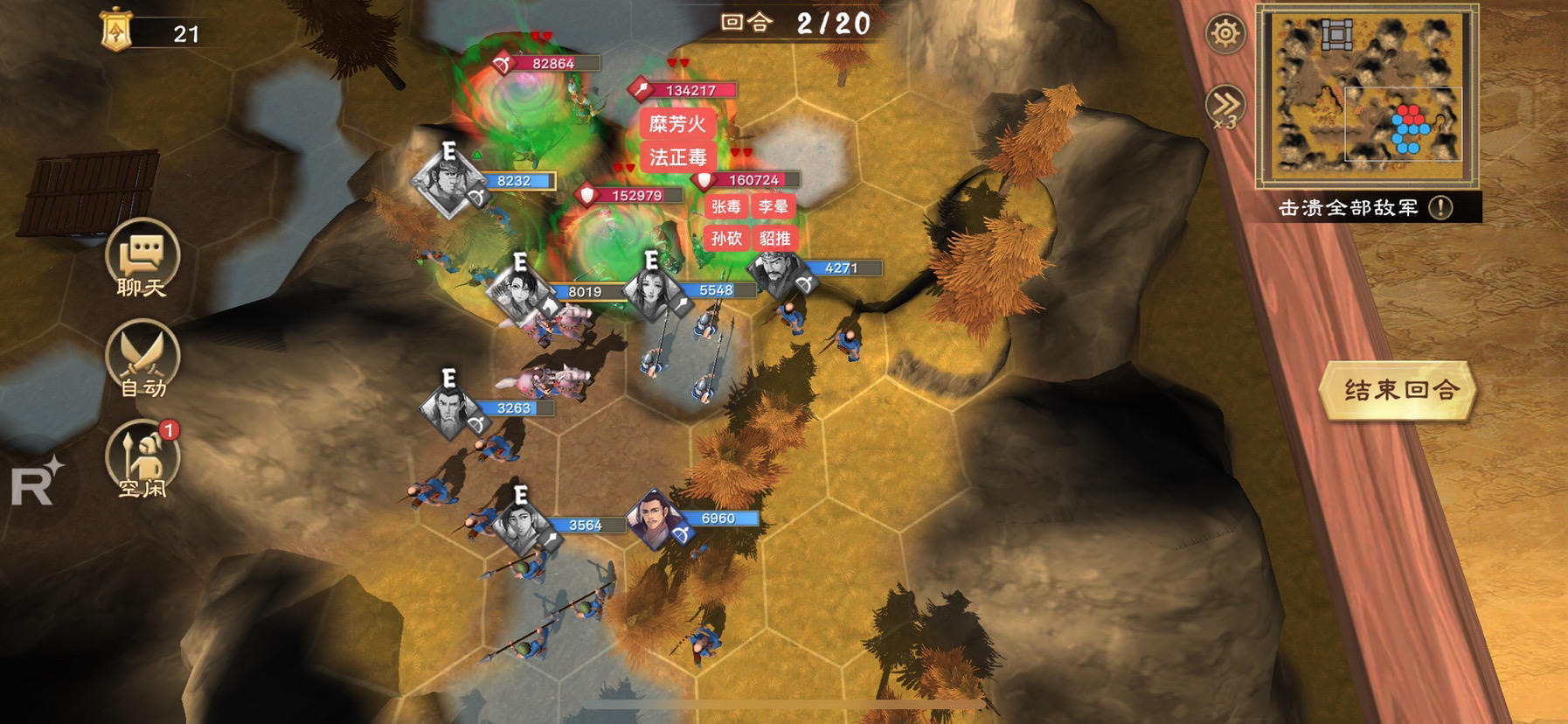Show idle units (空闲) button

click(x=142, y=459)
